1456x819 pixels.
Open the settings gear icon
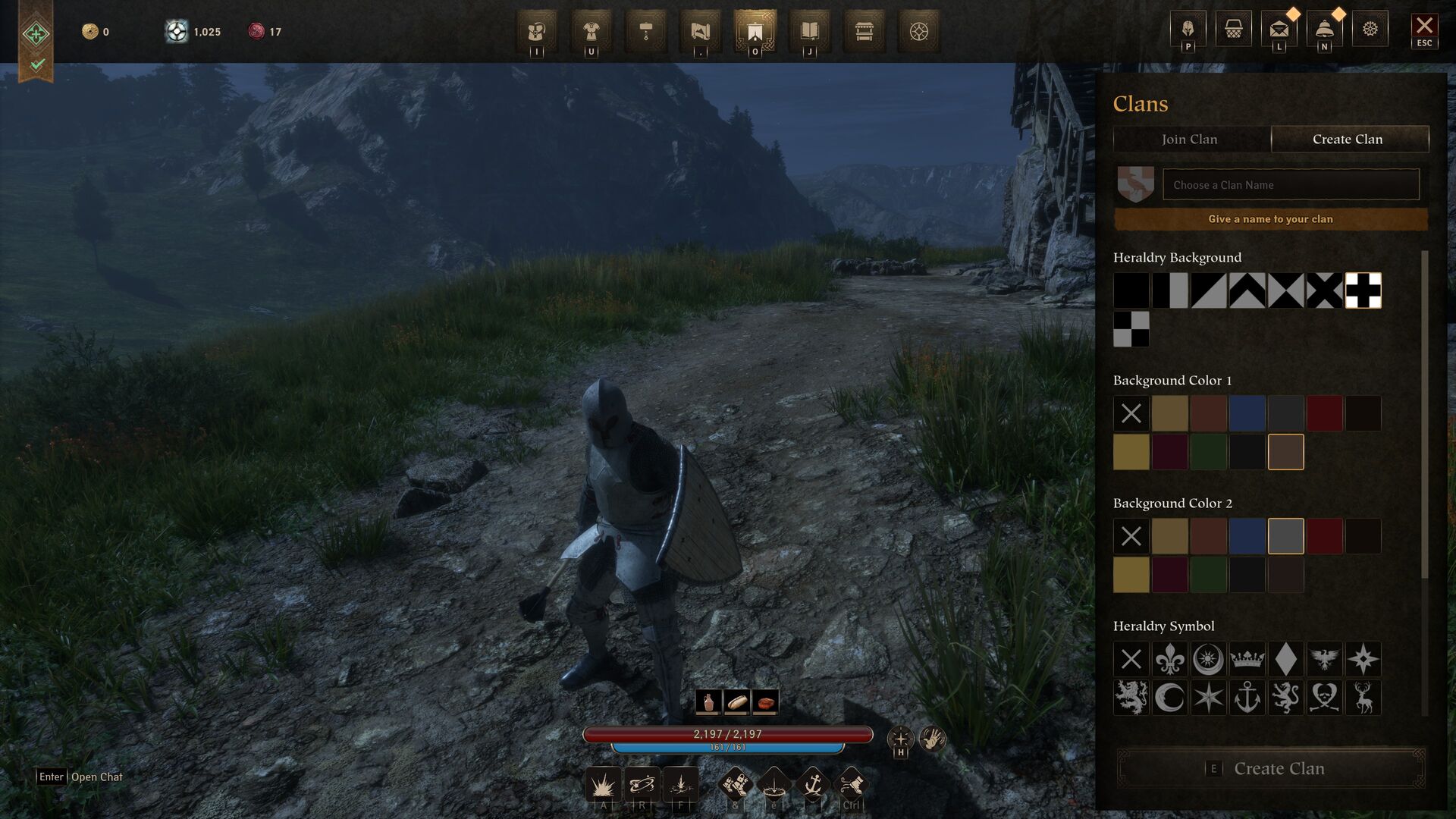click(1370, 30)
